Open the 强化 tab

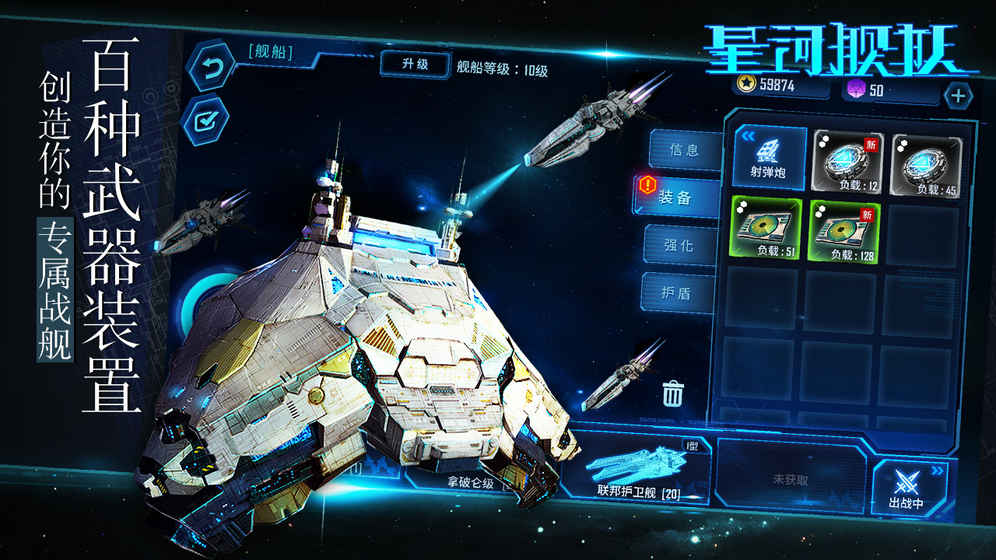[683, 245]
